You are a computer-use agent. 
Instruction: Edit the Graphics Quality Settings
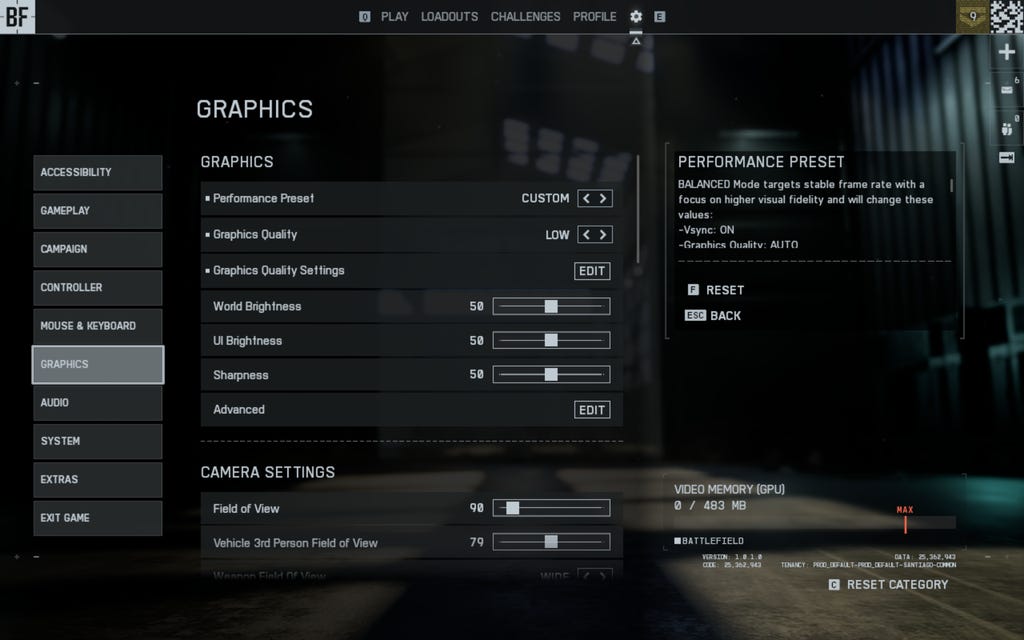point(592,271)
